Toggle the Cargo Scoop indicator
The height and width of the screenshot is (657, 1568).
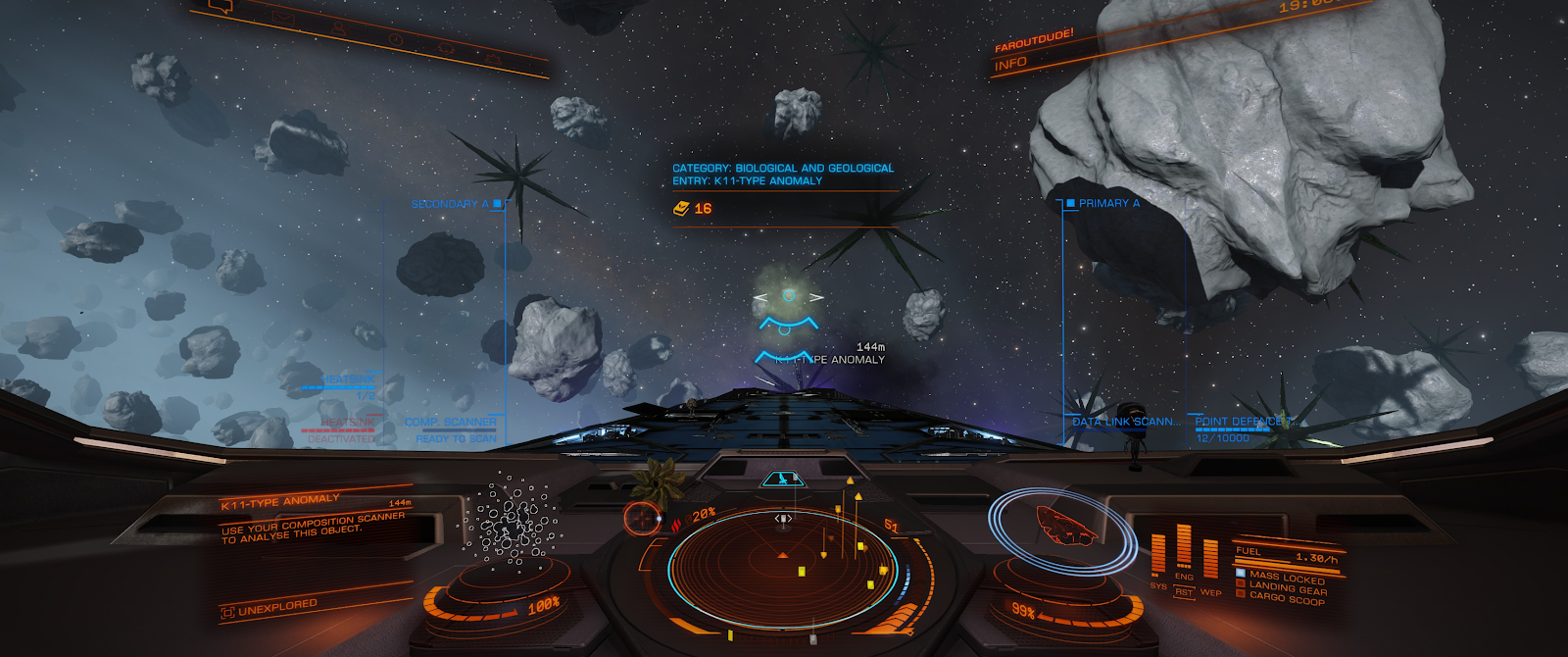(1286, 599)
